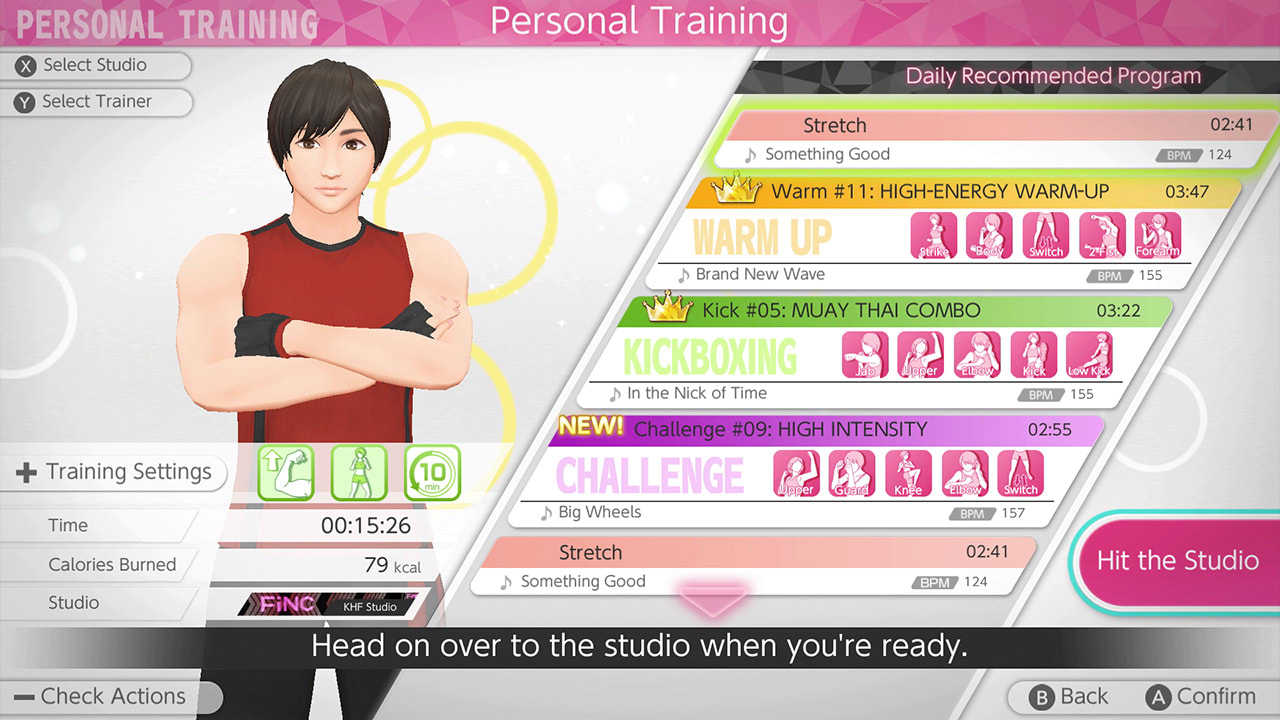Select the Knee icon in Challenge row
Image resolution: width=1280 pixels, height=720 pixels.
pos(908,472)
